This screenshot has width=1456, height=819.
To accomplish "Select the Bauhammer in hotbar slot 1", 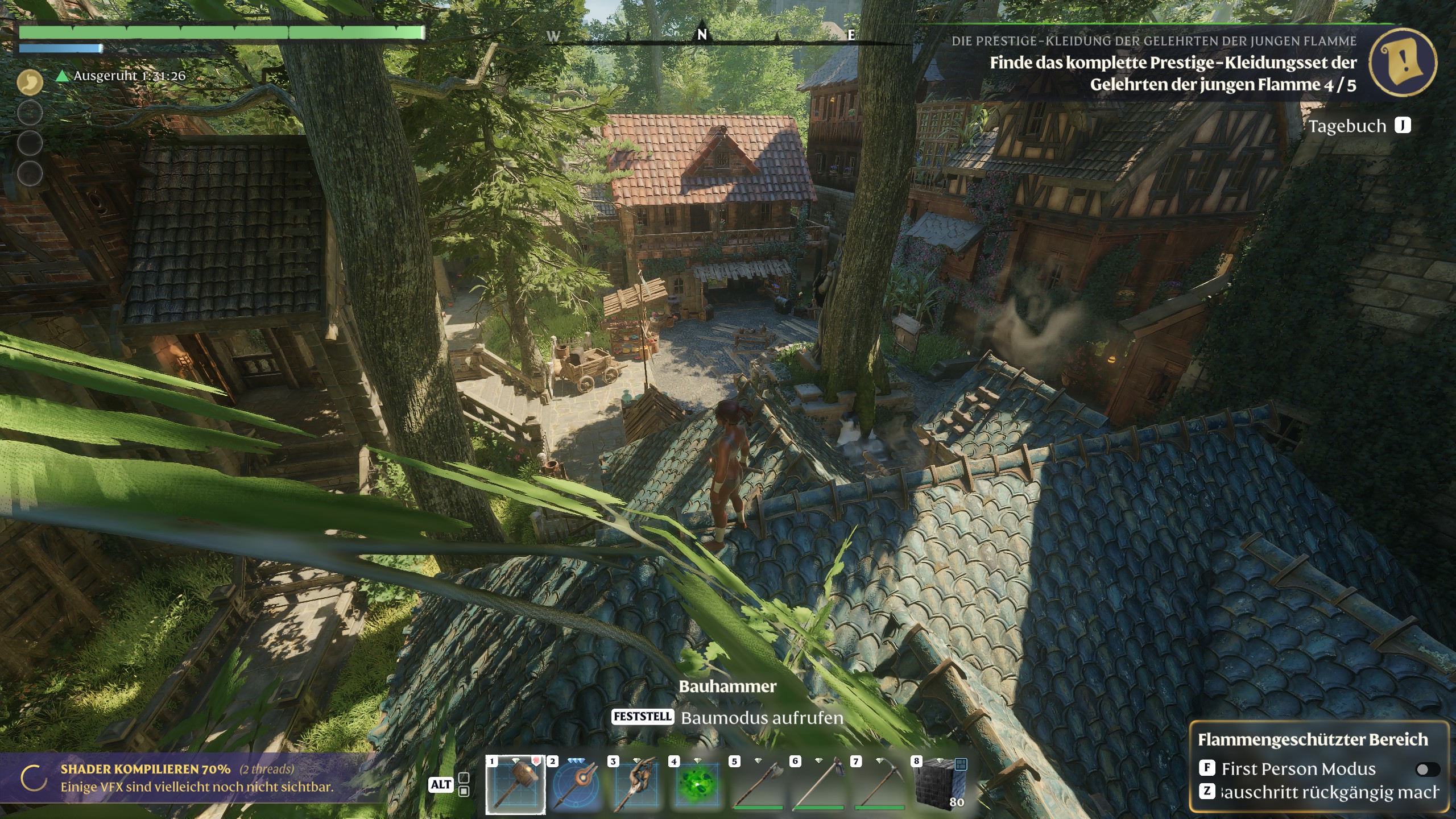I will [x=515, y=785].
